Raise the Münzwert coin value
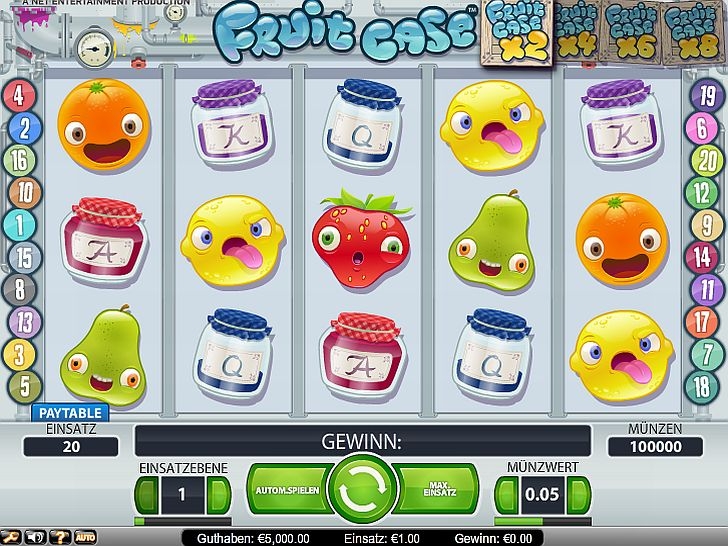728x546 pixels. (x=579, y=494)
